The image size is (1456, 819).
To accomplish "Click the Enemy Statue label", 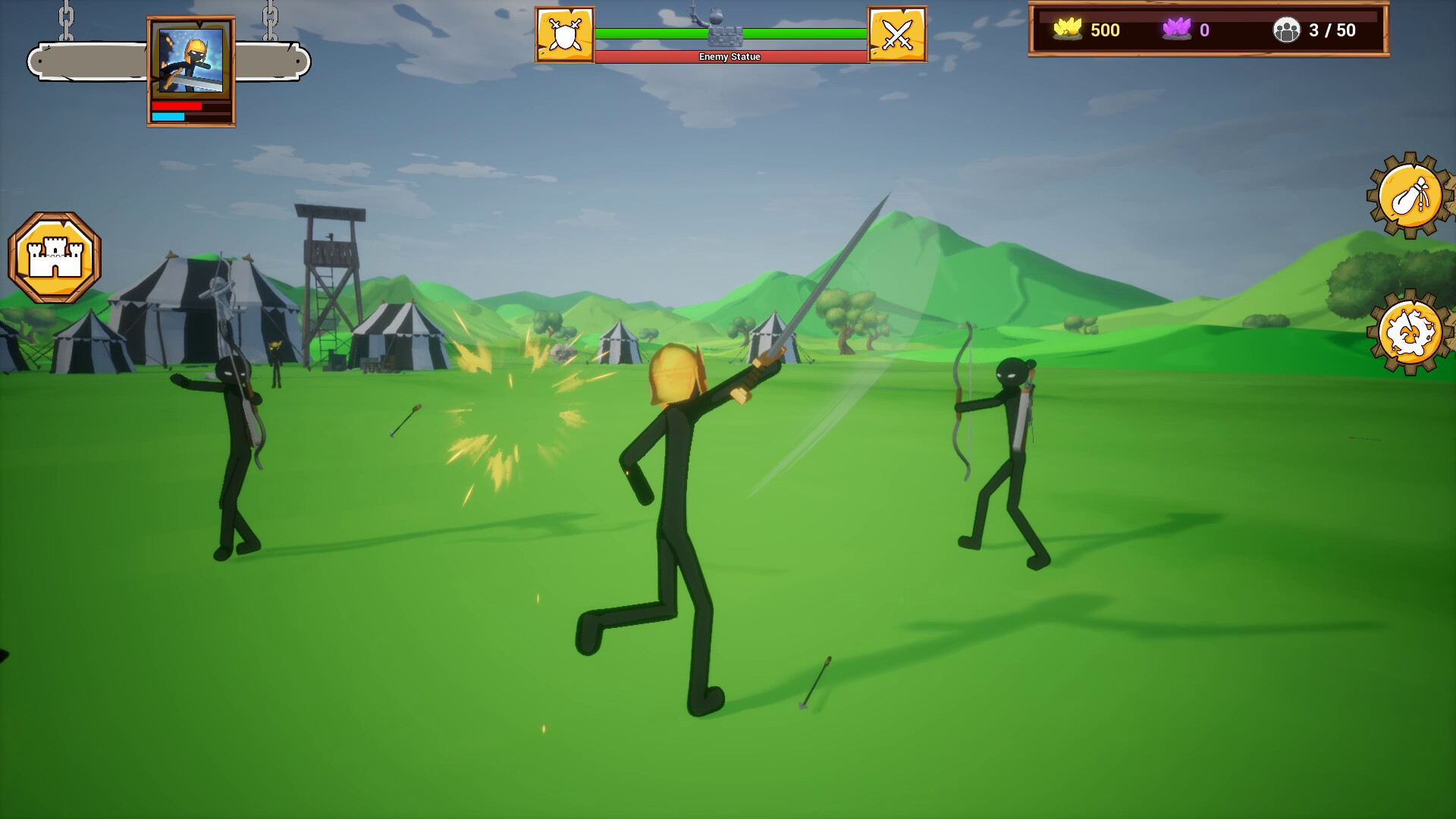I will tap(730, 56).
